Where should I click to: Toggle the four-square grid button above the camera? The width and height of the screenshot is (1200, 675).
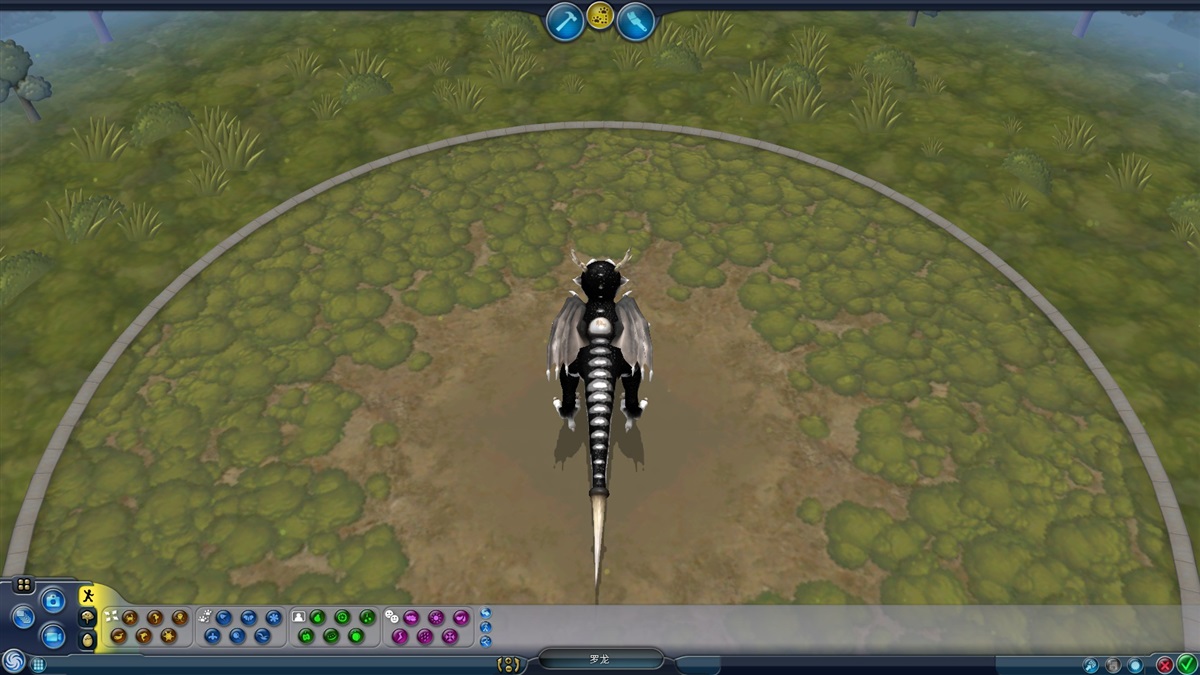(24, 584)
